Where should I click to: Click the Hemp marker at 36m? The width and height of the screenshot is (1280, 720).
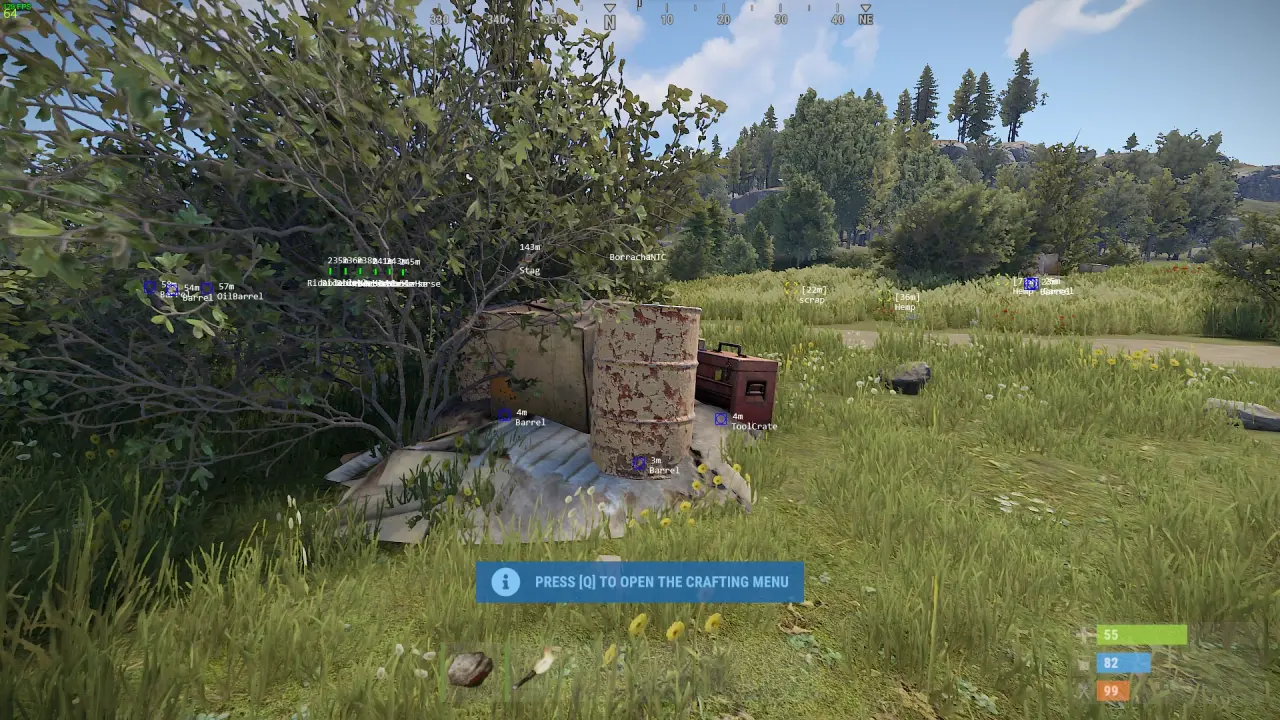907,299
